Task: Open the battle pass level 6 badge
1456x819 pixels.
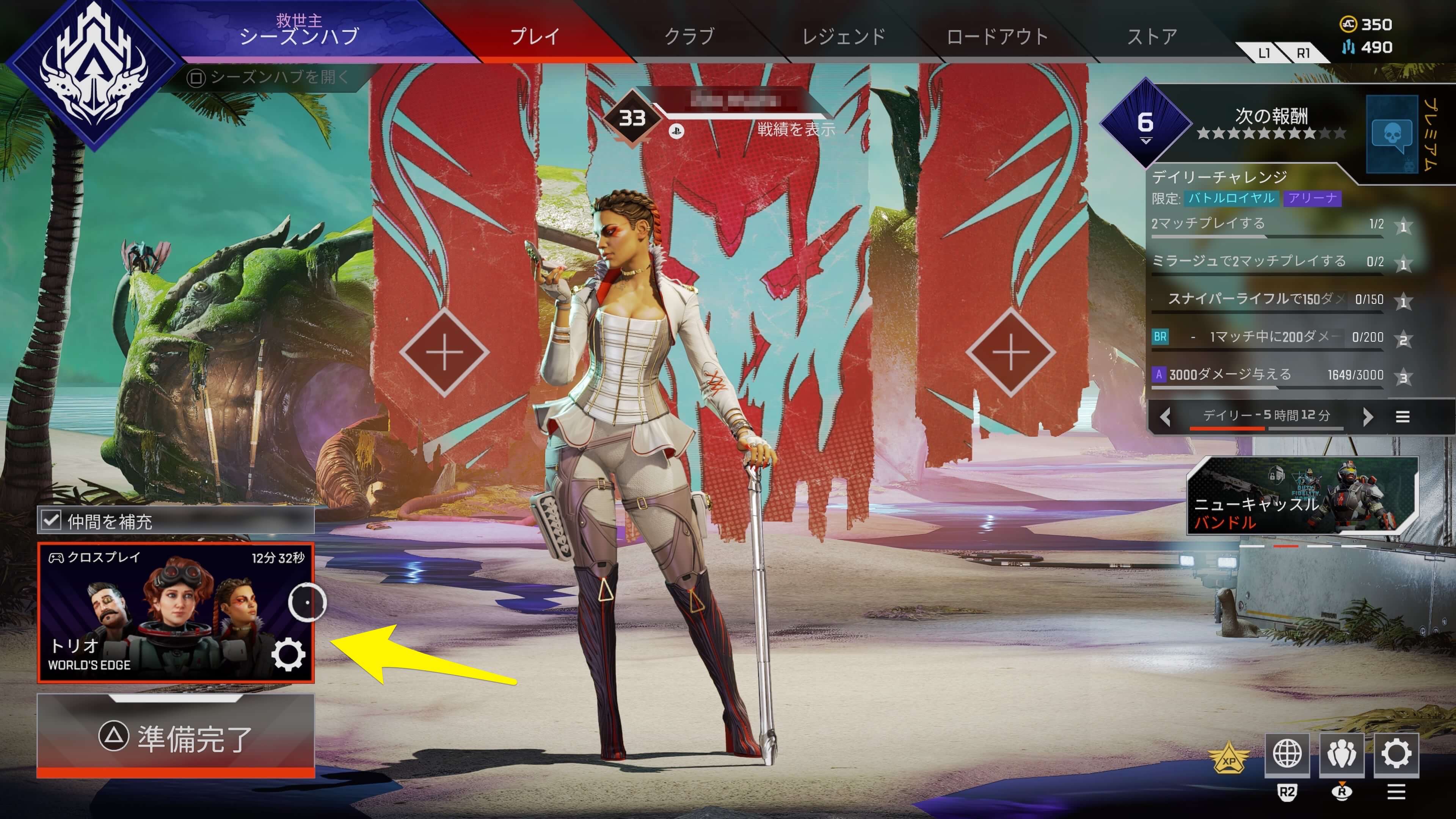Action: point(1145,122)
